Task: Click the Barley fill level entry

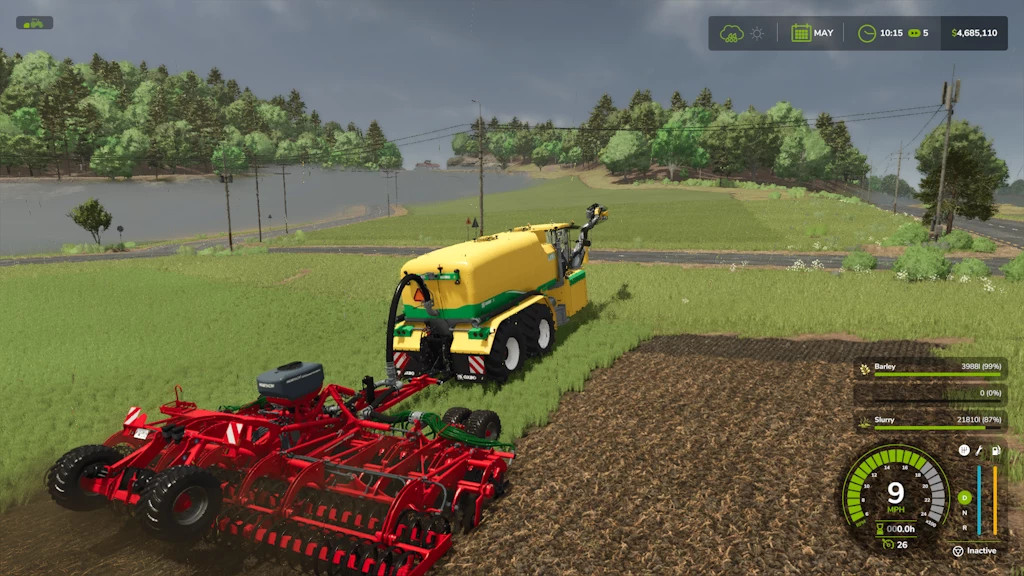Action: (x=930, y=368)
